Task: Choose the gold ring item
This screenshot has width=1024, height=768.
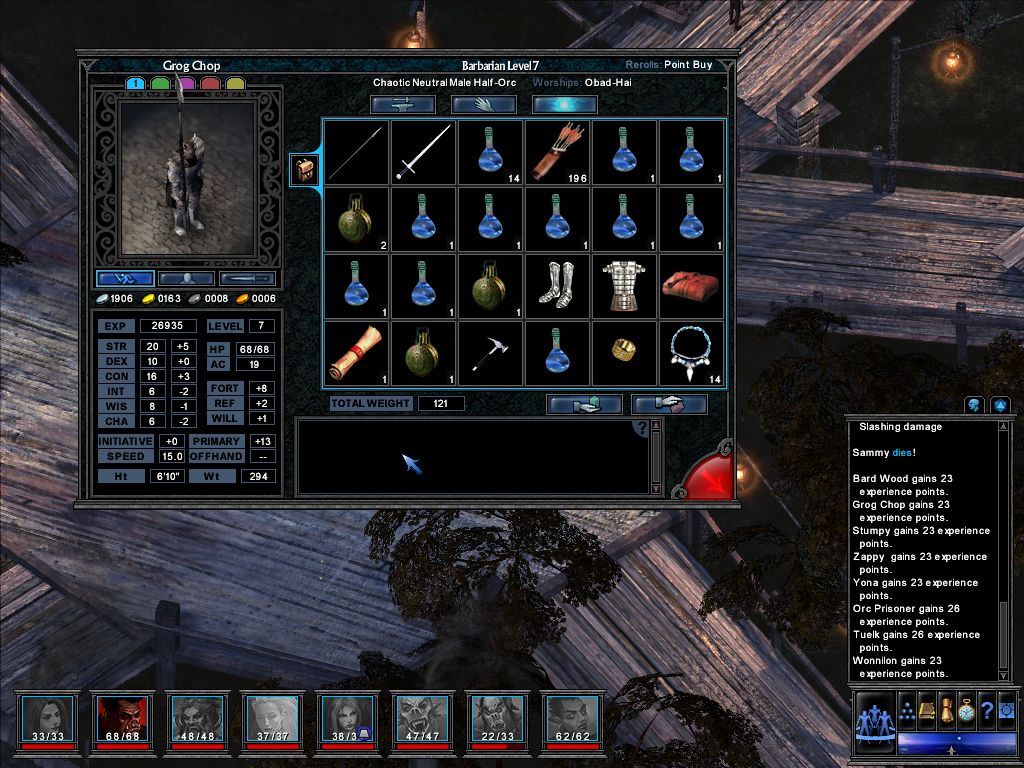Action: coord(624,352)
